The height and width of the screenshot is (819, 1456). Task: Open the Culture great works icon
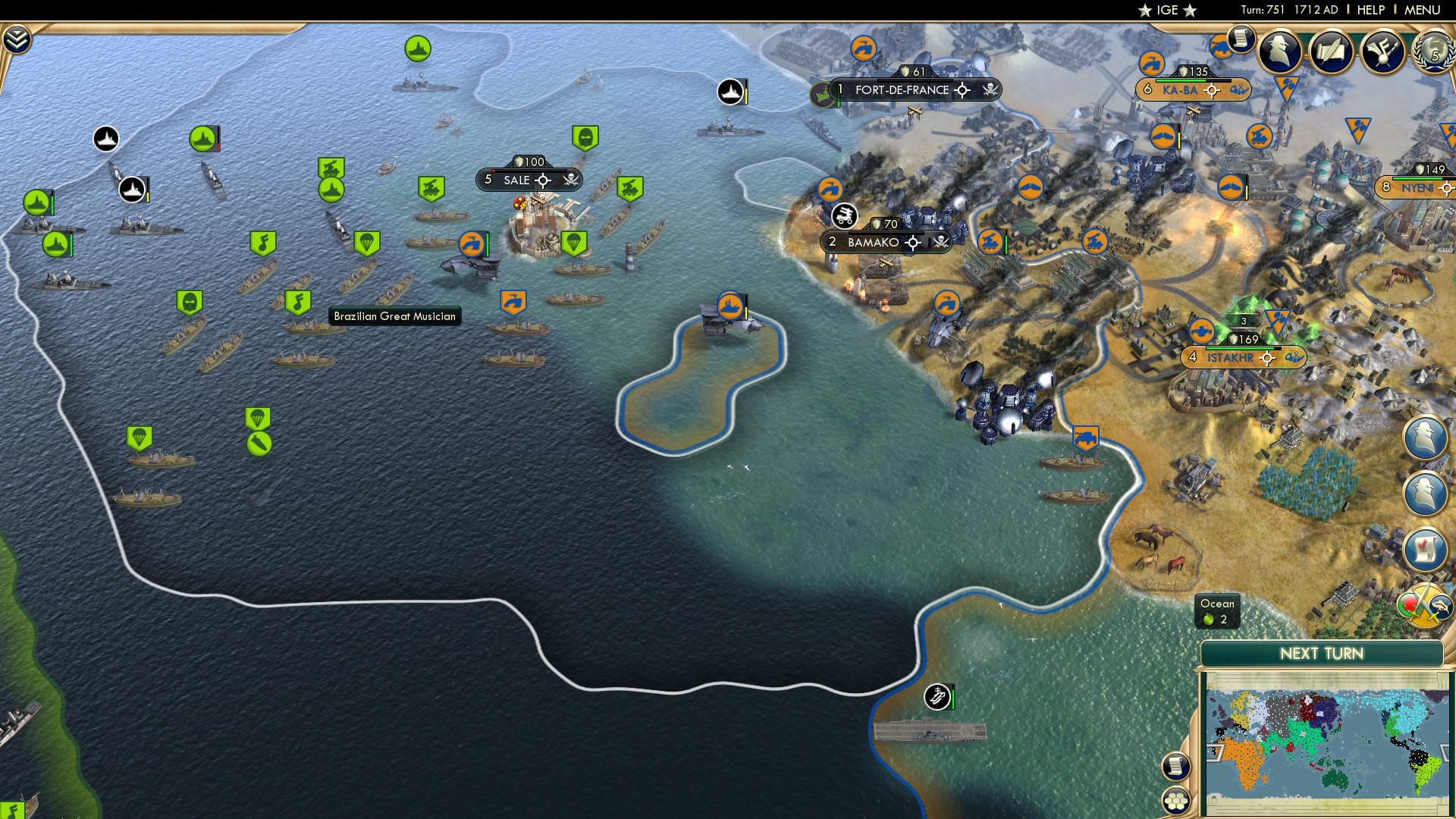coord(1382,53)
